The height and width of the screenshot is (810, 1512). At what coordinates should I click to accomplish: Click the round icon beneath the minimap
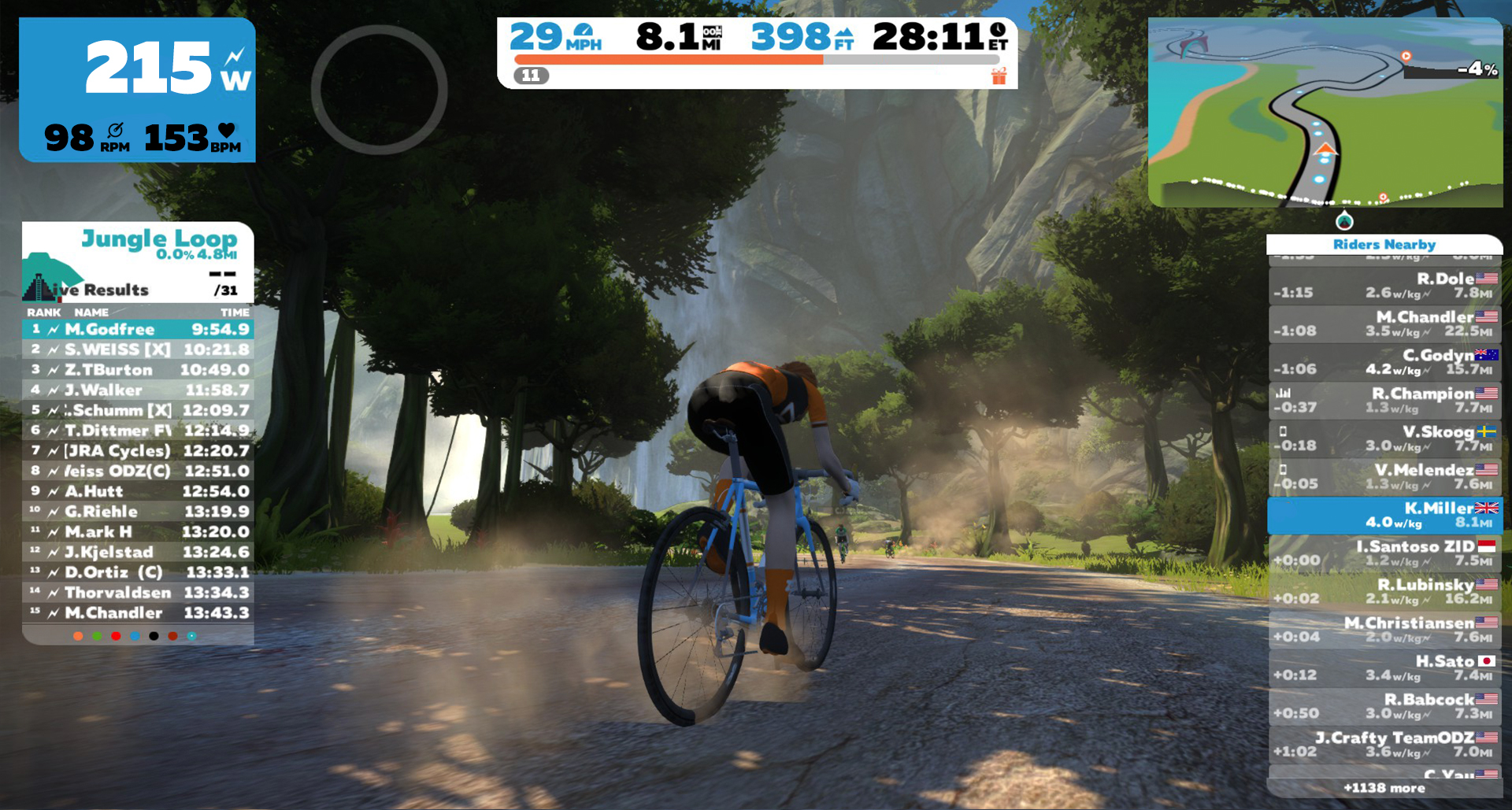pos(1344,221)
